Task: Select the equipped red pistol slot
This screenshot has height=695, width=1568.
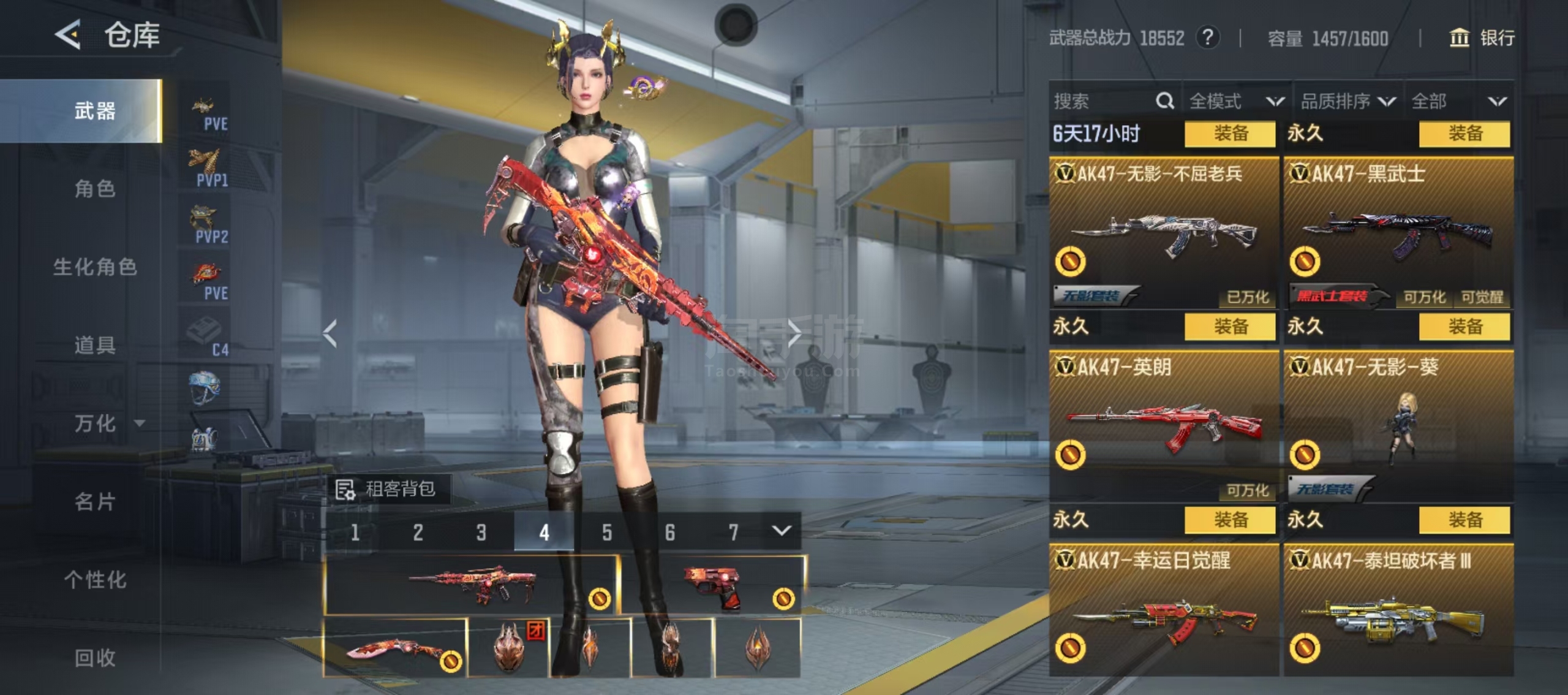Action: point(712,585)
